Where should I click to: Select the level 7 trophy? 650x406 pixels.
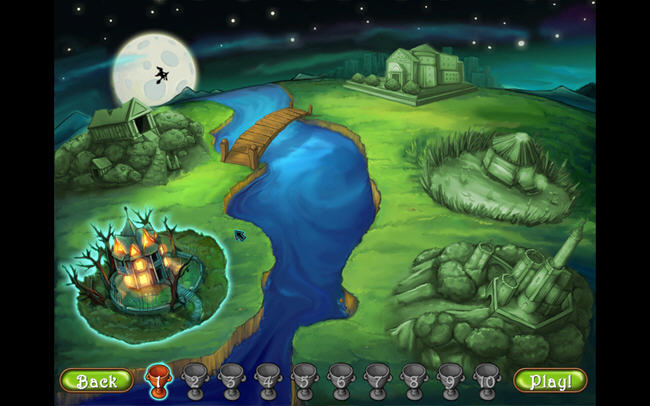click(376, 378)
